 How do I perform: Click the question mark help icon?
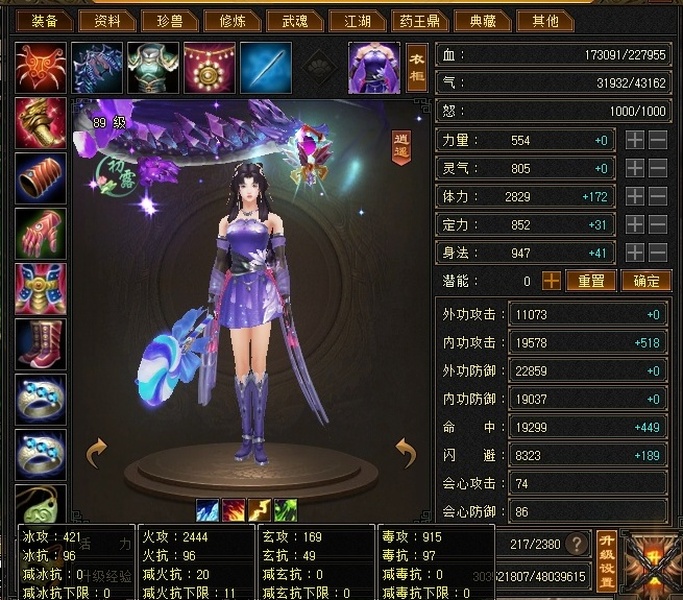[576, 544]
